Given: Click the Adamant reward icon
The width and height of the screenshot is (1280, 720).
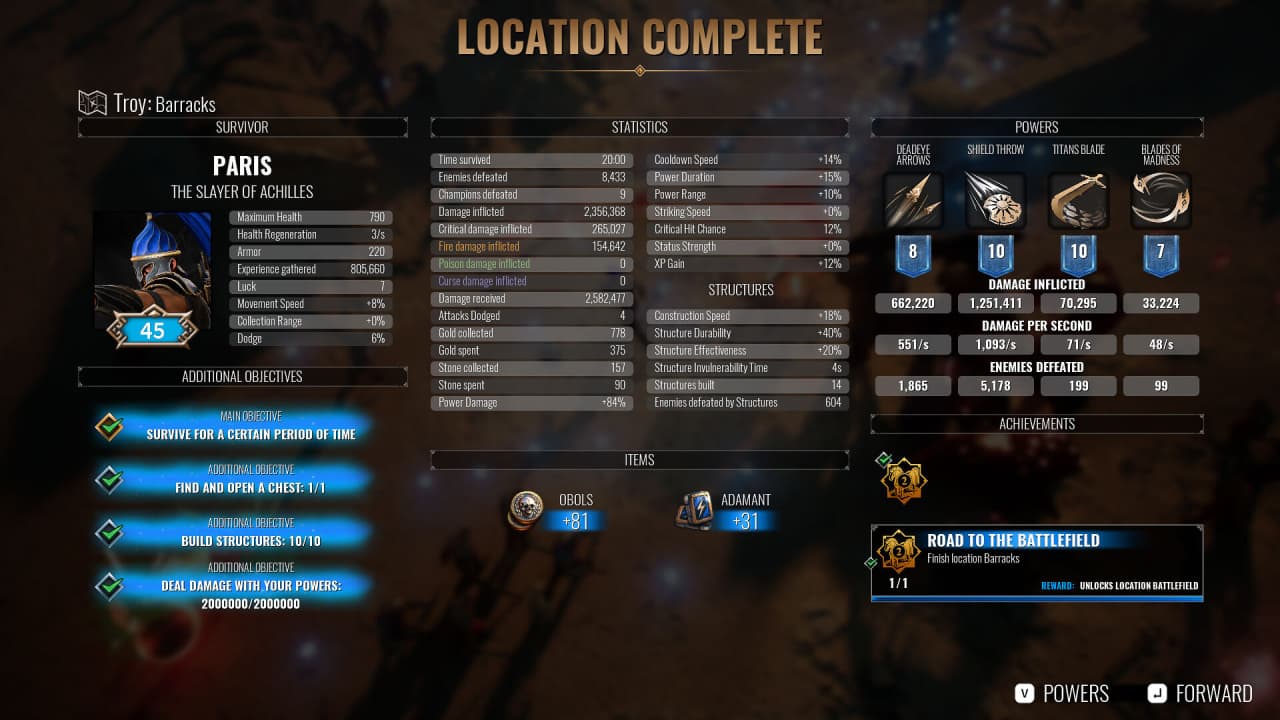Looking at the screenshot, I should (x=694, y=510).
